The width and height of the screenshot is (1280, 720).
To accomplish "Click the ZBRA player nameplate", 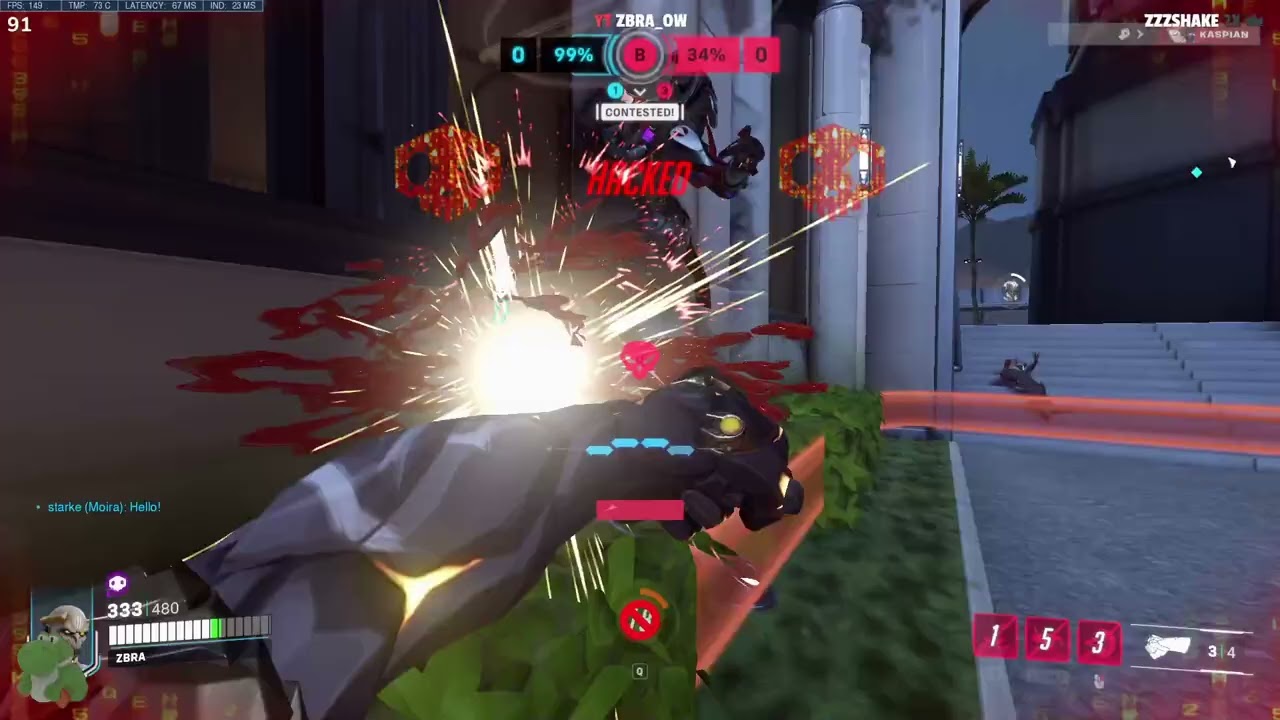I will click(130, 657).
